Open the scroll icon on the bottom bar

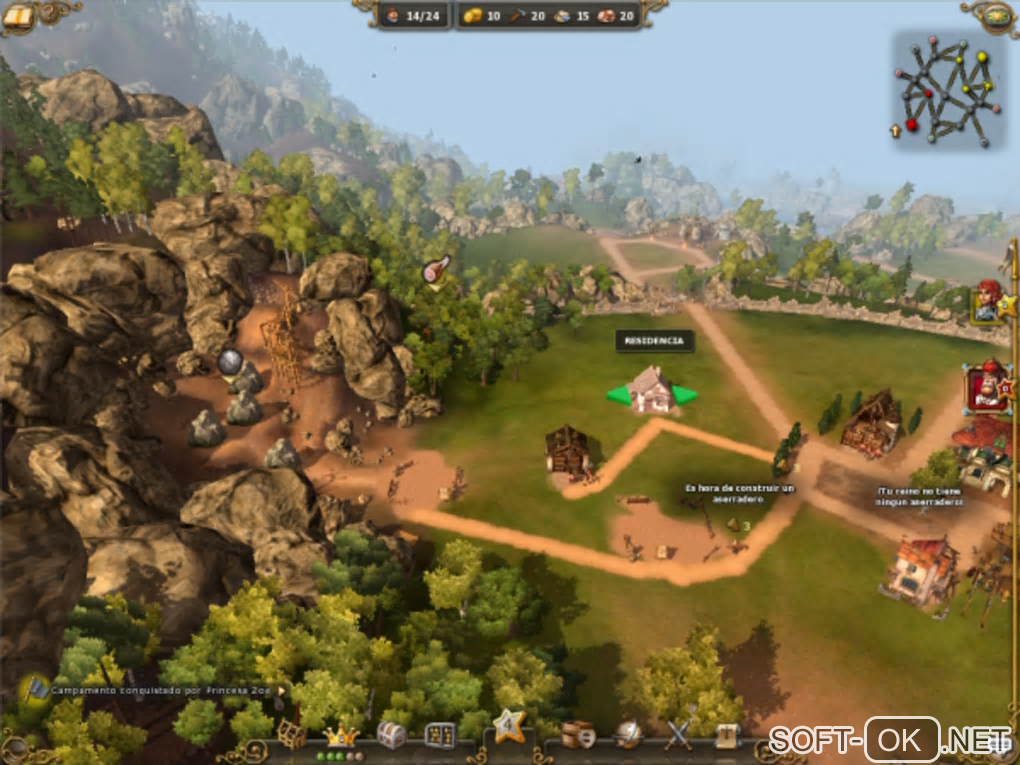(x=728, y=735)
